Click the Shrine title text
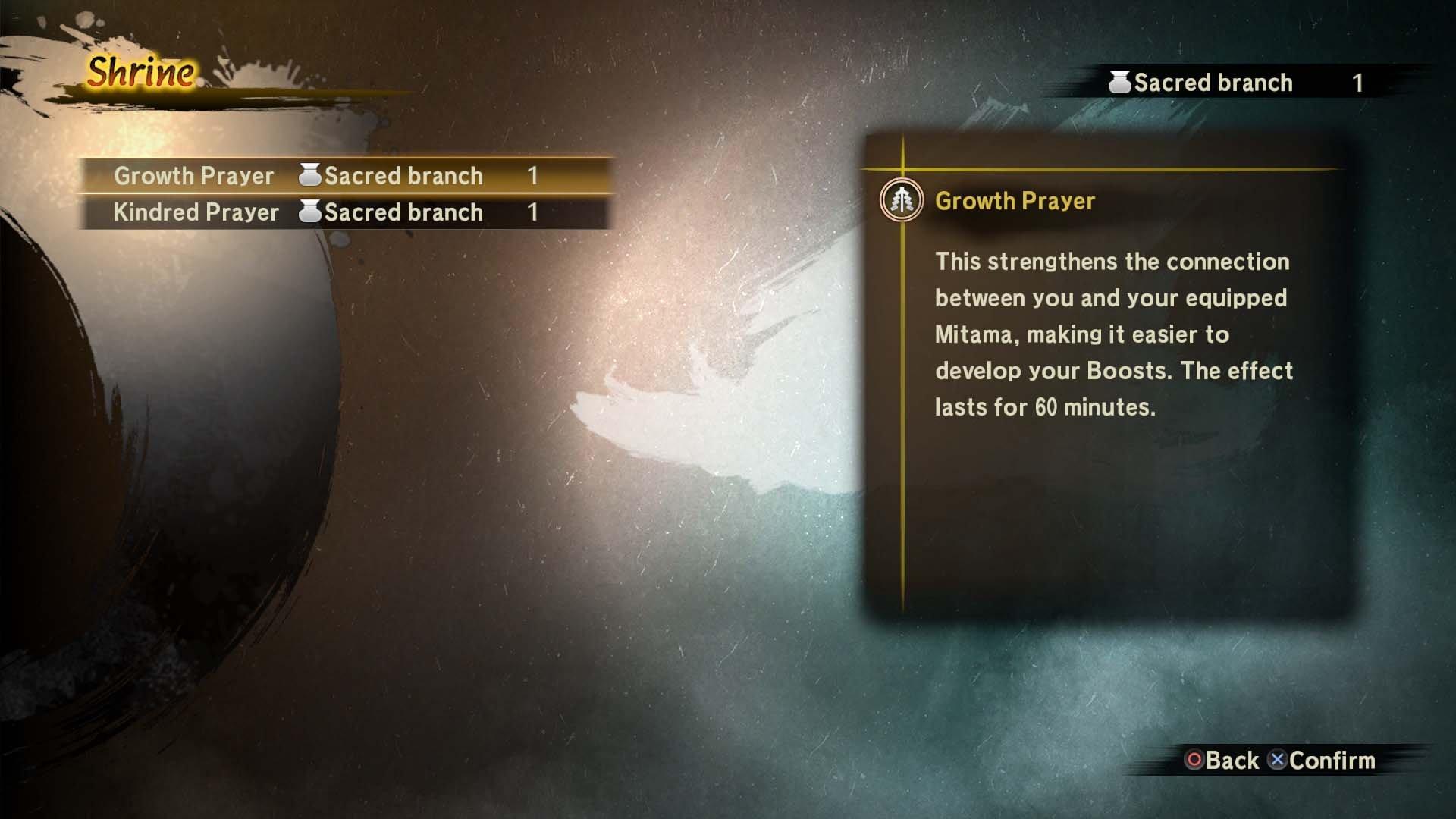The height and width of the screenshot is (819, 1456). click(x=140, y=74)
